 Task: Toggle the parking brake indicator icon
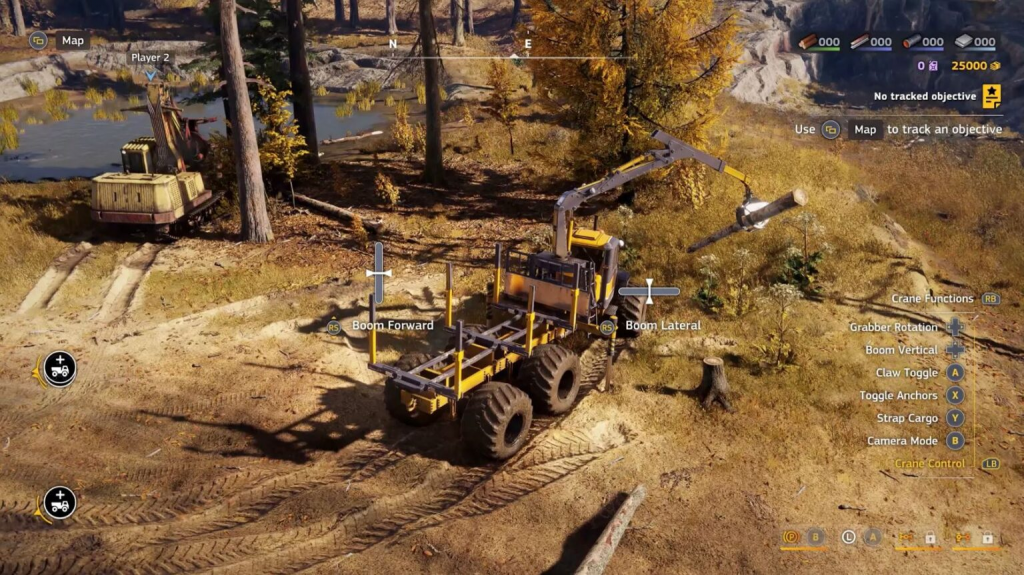792,537
